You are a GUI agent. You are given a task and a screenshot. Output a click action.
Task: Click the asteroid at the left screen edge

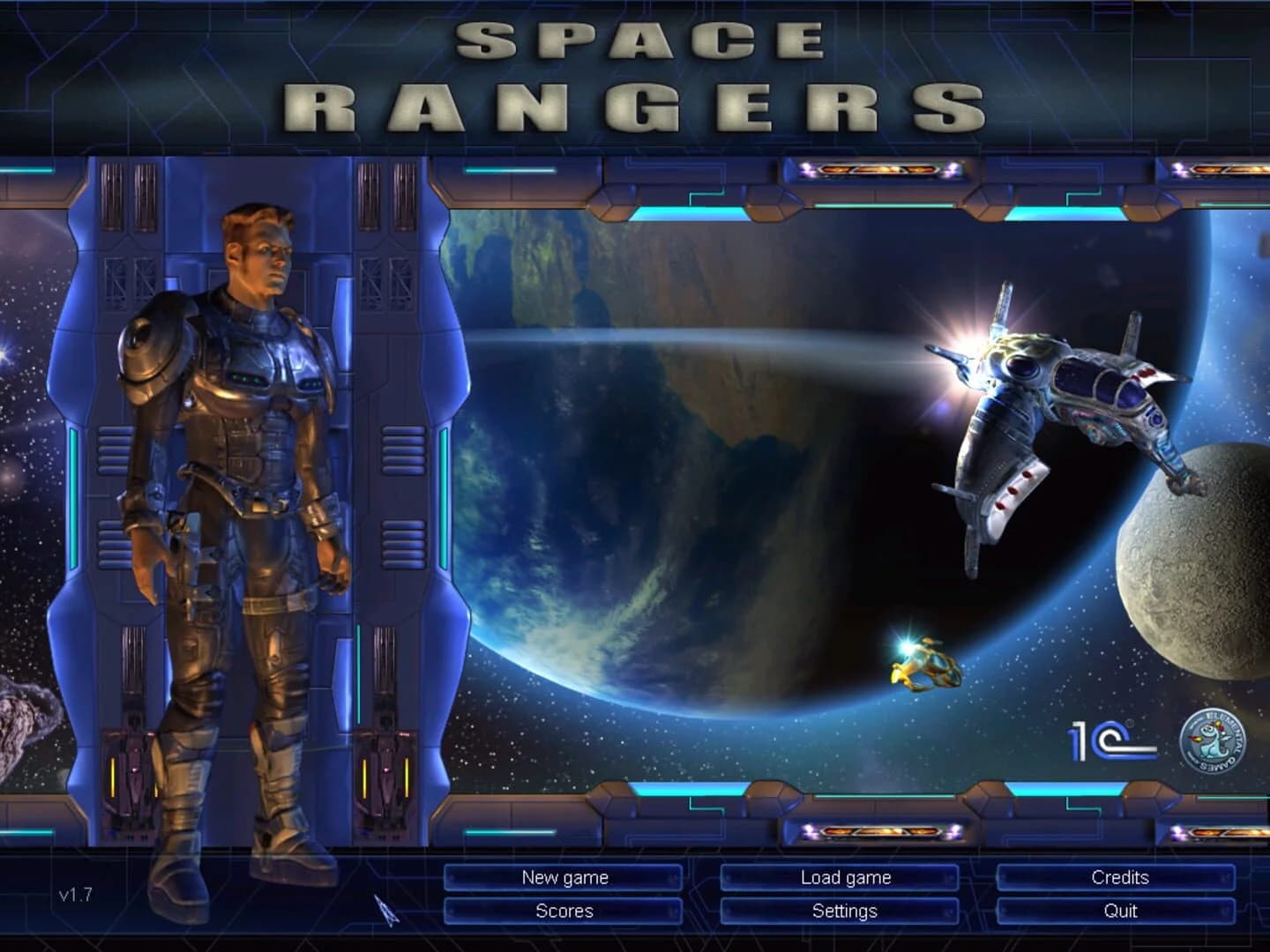[18, 723]
